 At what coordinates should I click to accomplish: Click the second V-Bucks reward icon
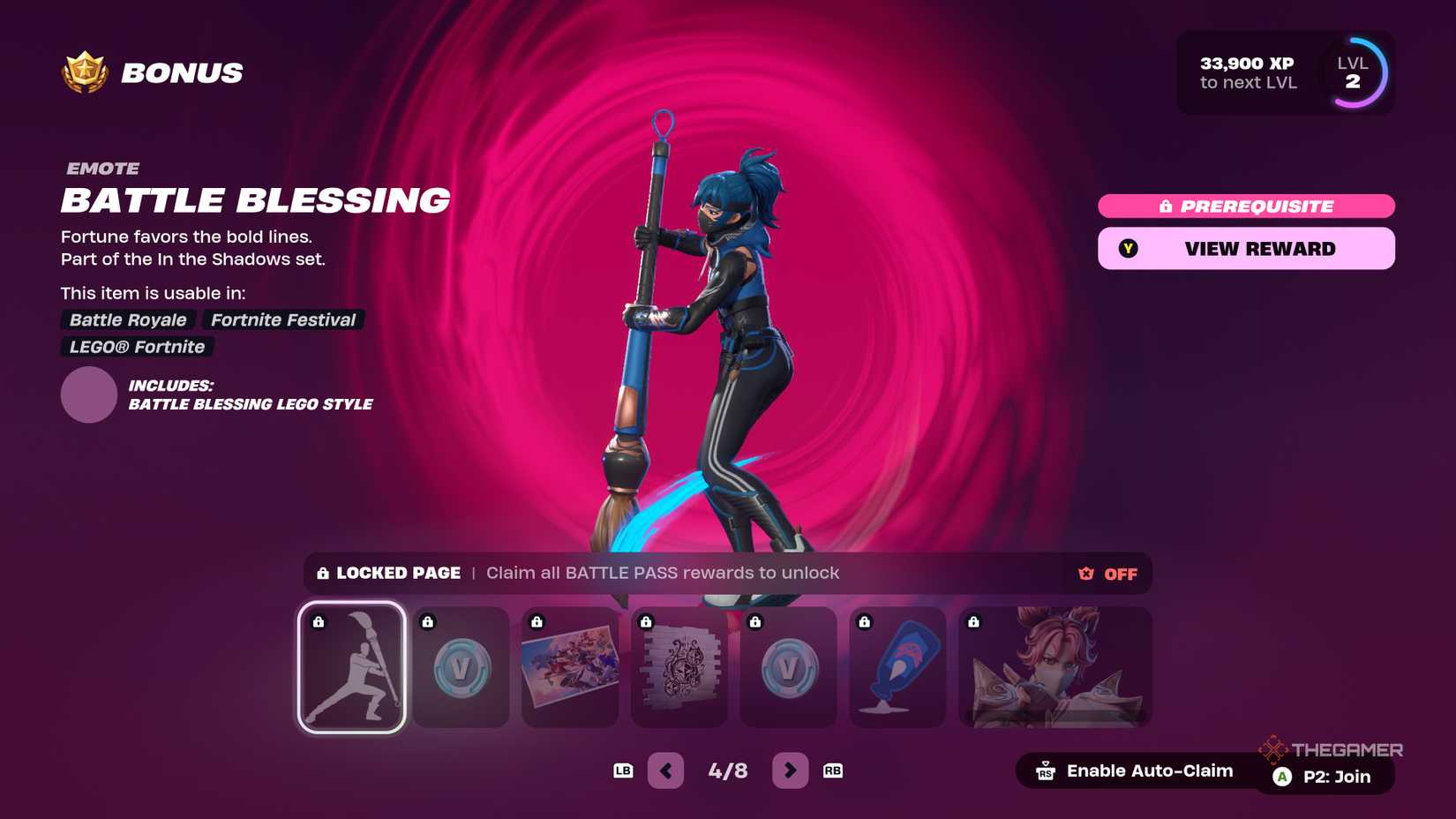pyautogui.click(x=789, y=668)
